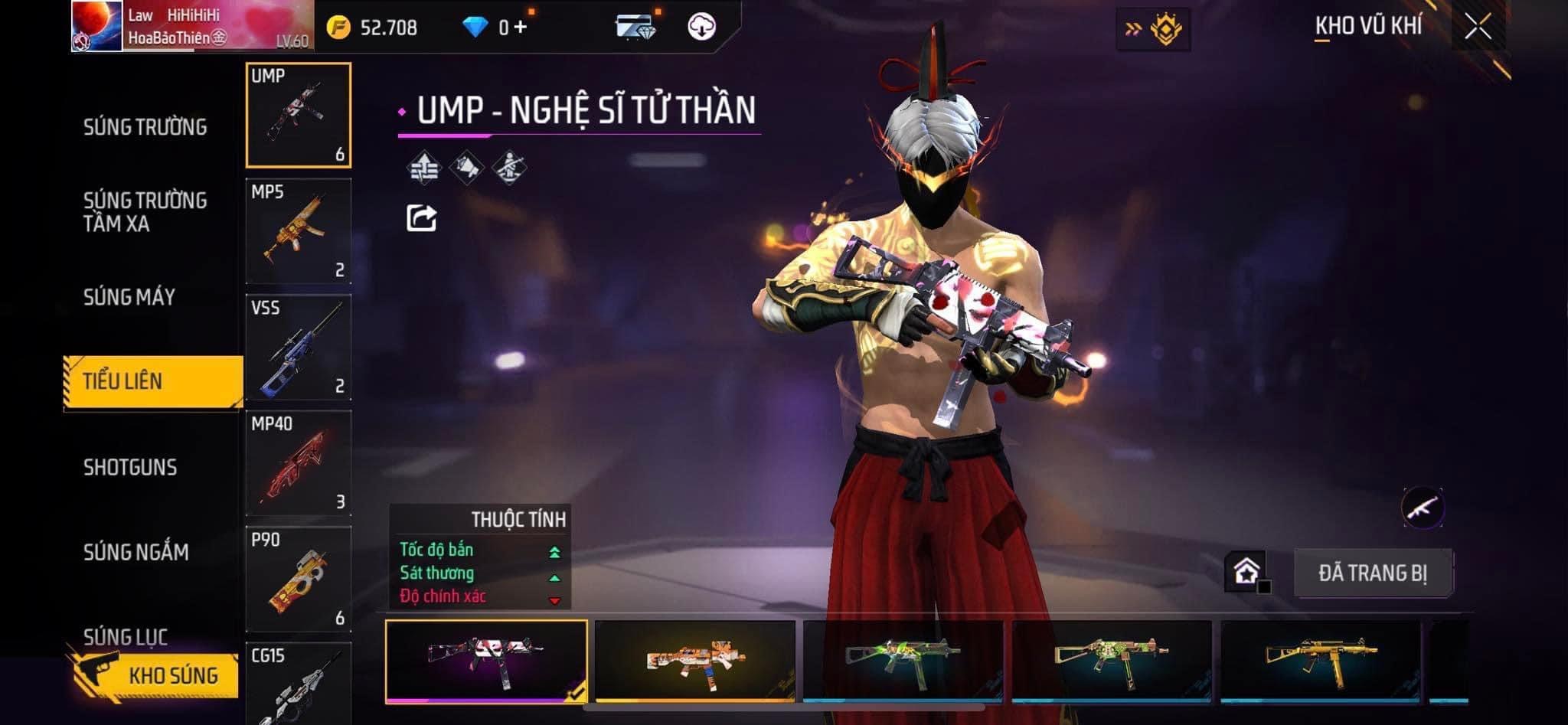Click the Đã Trang Bị equipped button
This screenshot has height=725, width=1568.
1373,573
